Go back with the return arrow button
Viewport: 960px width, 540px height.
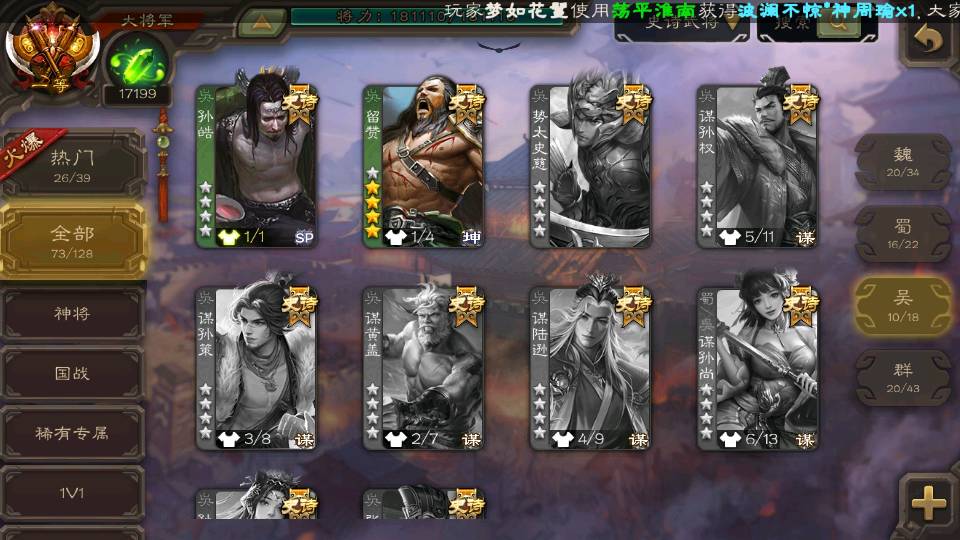tap(929, 40)
